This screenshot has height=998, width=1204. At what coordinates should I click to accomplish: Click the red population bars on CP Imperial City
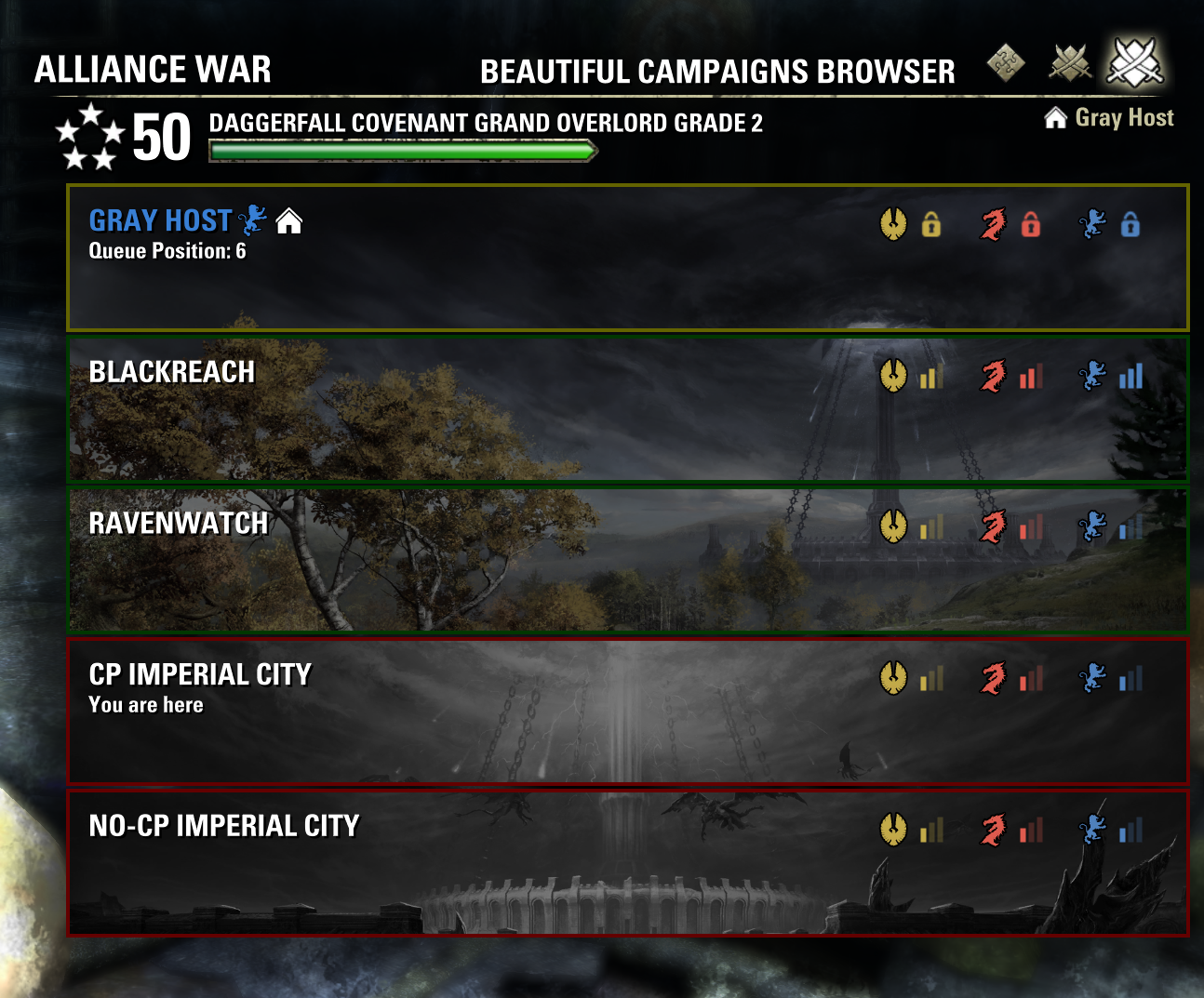[1029, 677]
